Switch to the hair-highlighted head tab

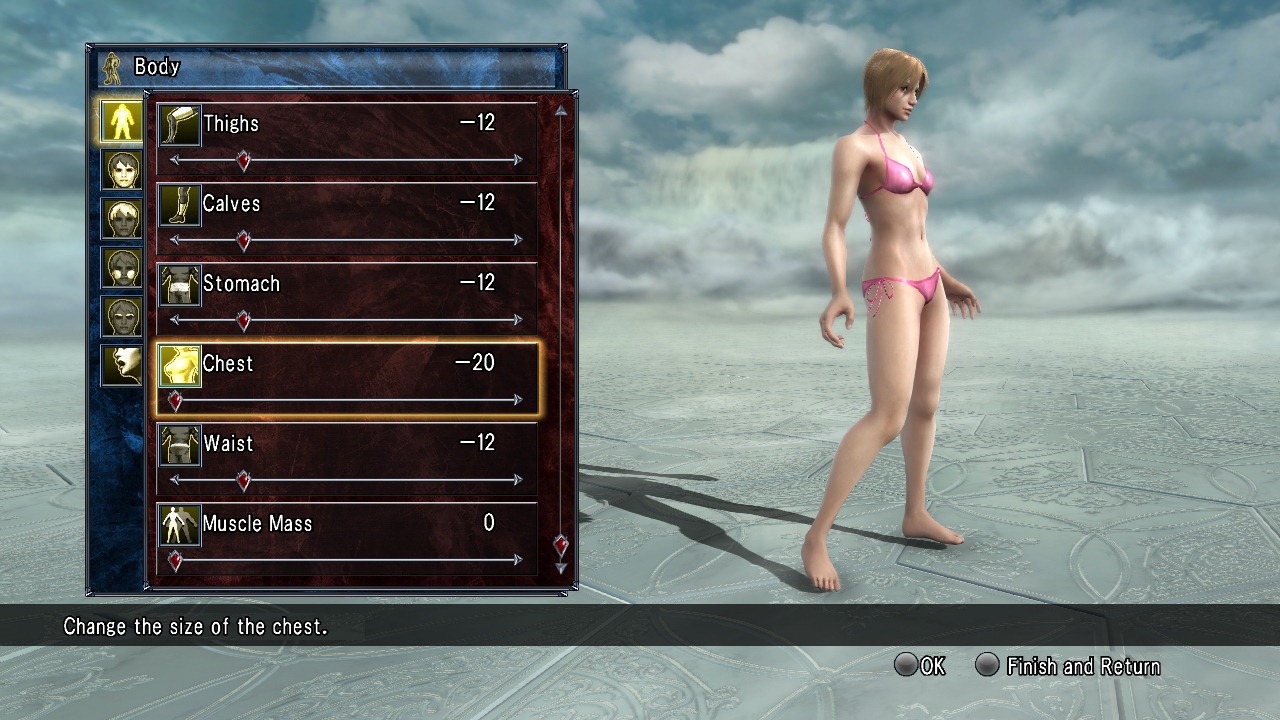pos(122,219)
